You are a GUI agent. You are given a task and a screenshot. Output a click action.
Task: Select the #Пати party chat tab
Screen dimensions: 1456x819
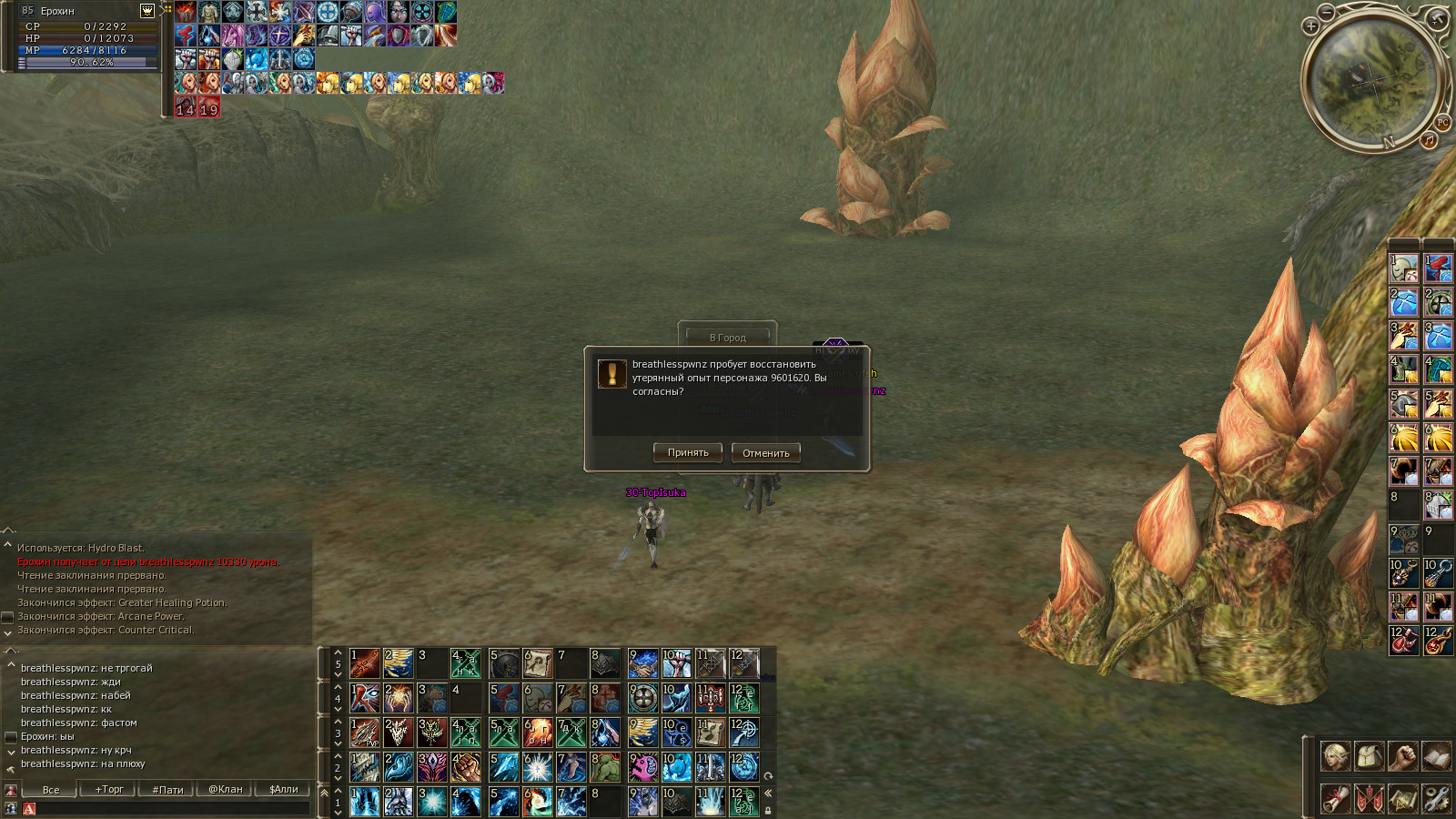click(167, 789)
